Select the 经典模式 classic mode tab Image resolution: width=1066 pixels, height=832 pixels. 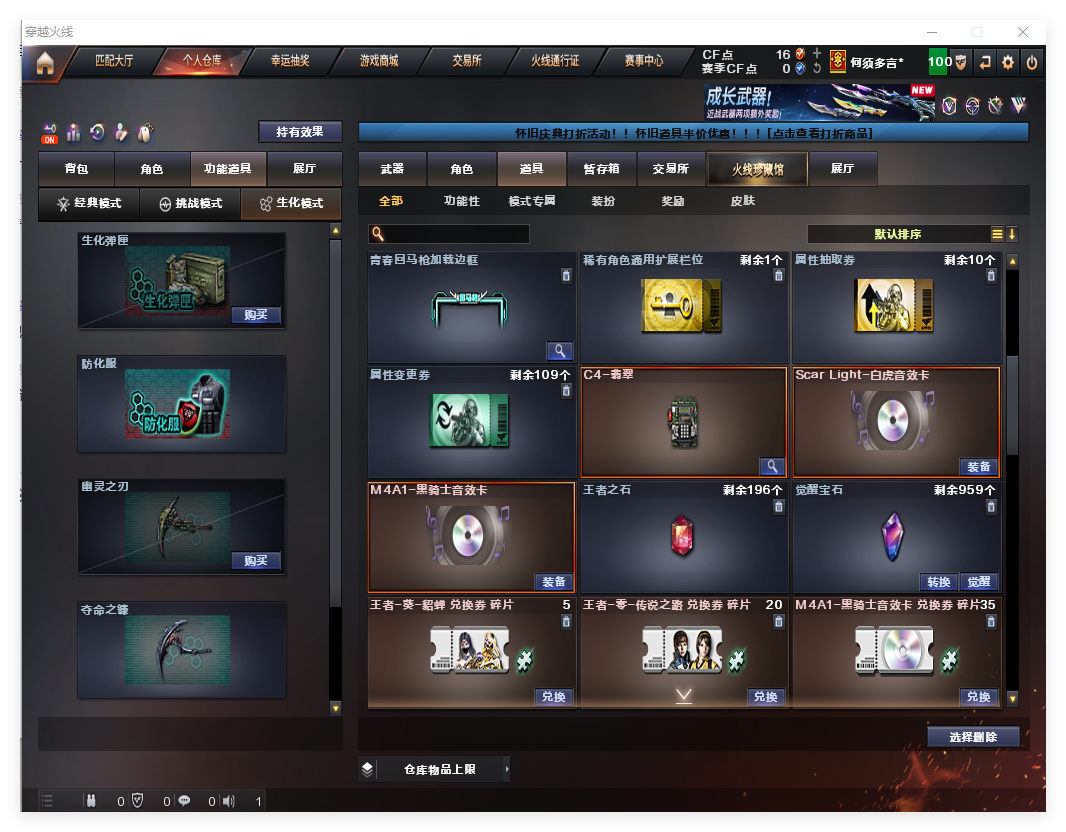pos(89,203)
